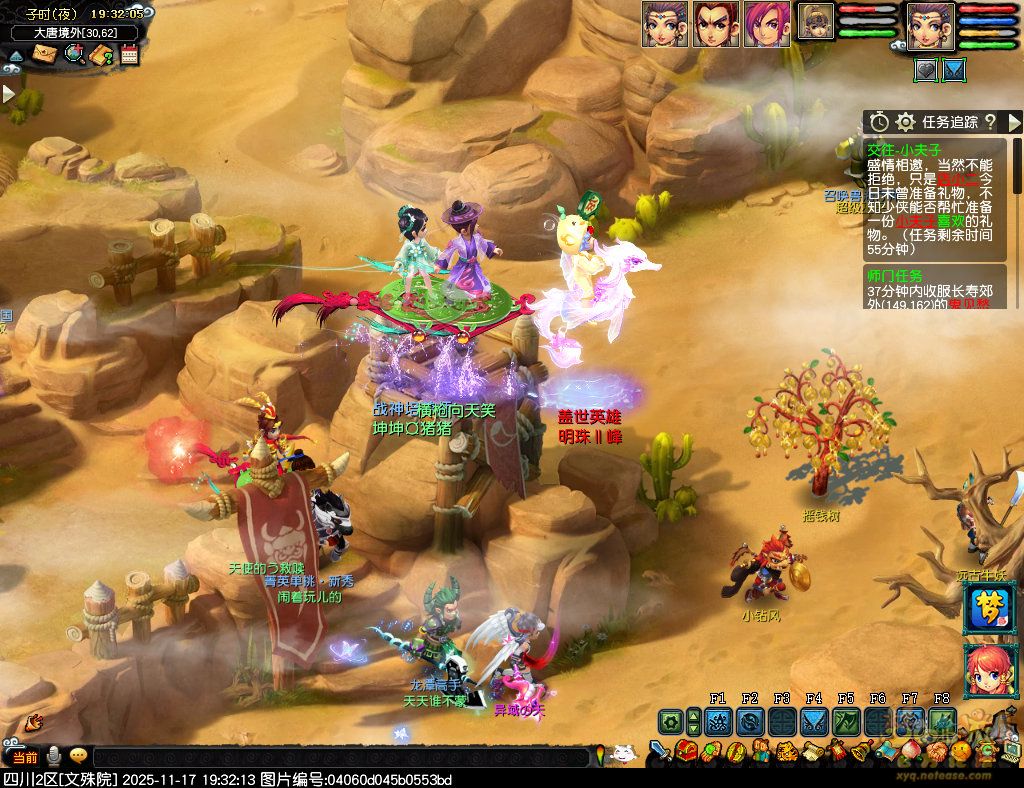Select the pink-haired teammate portrait

tap(767, 23)
